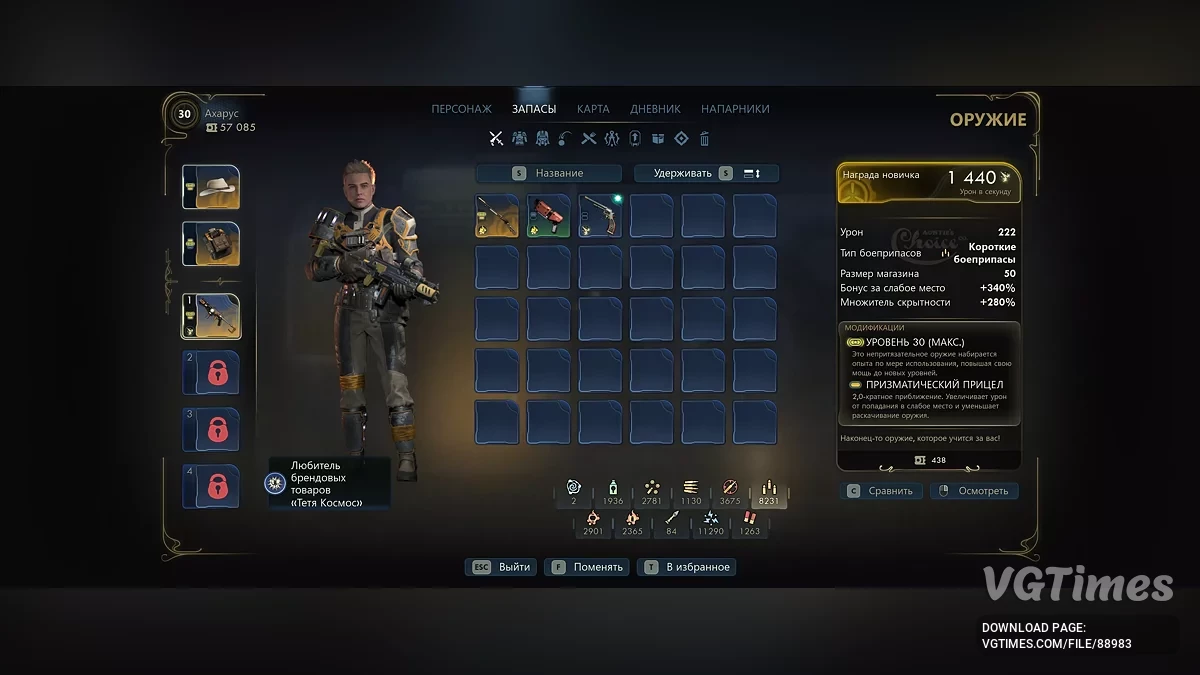Show the НАПАРНИКИ tab
This screenshot has width=1200, height=675.
click(735, 109)
